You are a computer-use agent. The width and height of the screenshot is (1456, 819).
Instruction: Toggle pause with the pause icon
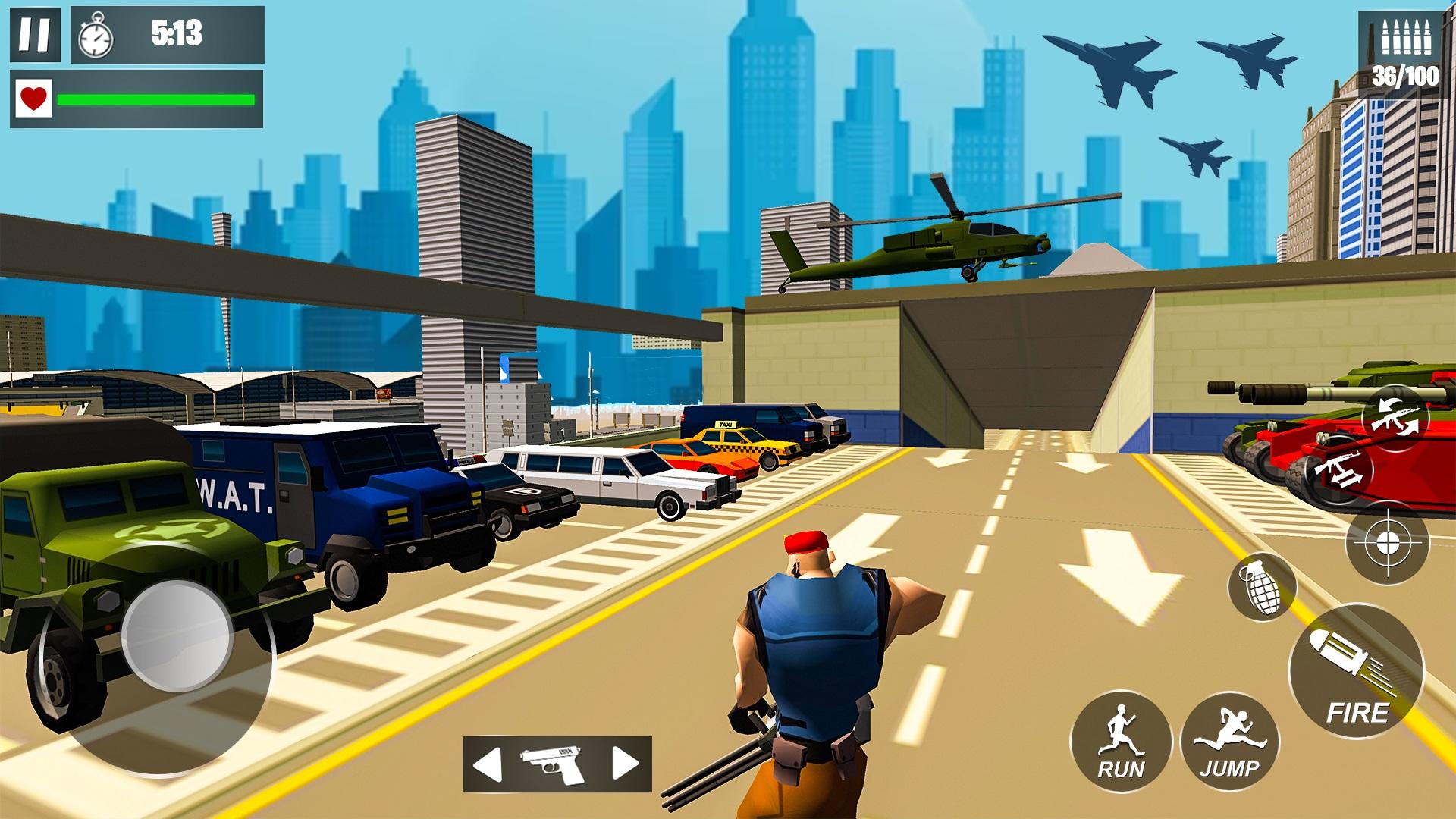(x=34, y=34)
